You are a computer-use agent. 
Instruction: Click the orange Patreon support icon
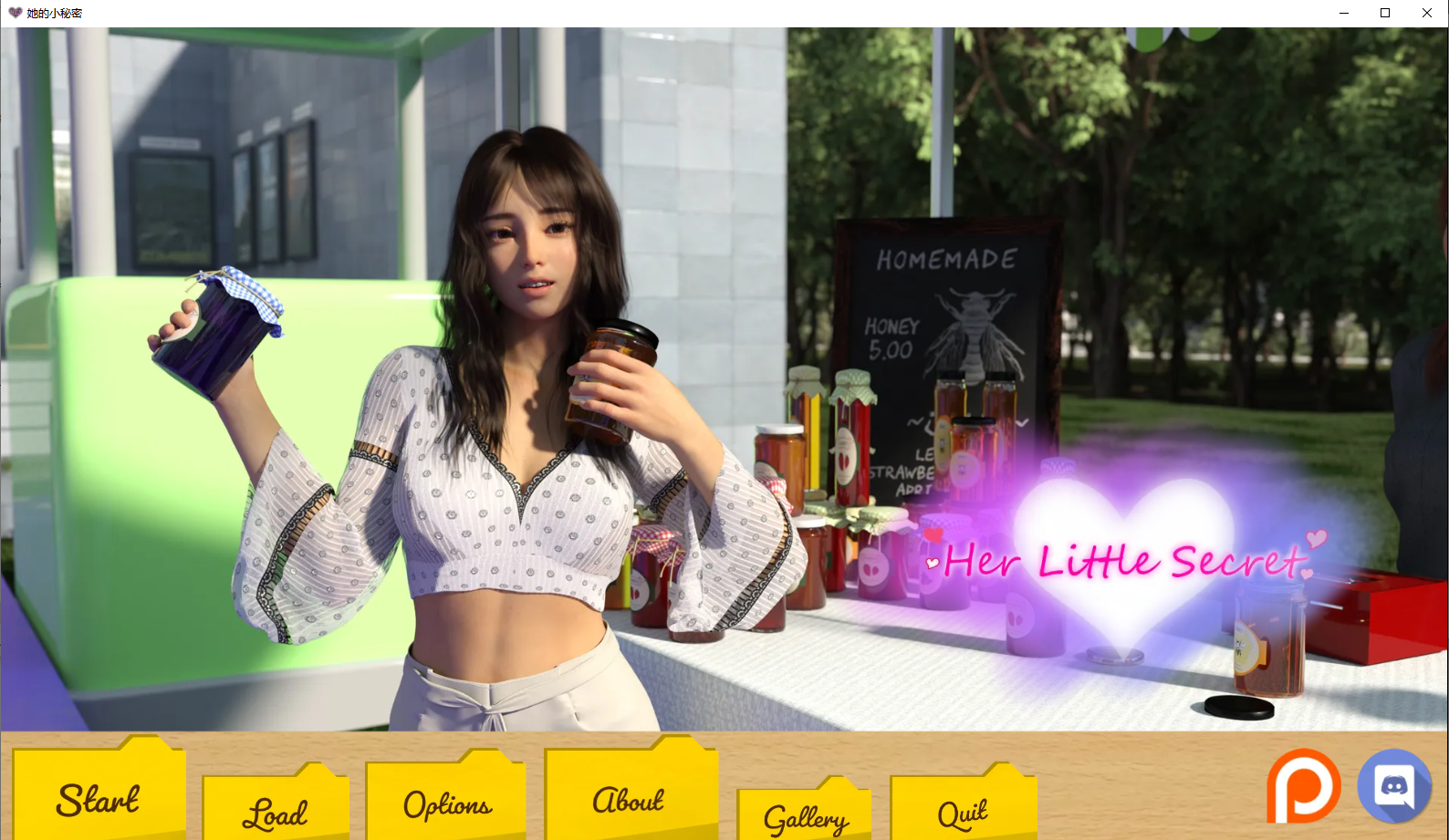coord(1303,785)
